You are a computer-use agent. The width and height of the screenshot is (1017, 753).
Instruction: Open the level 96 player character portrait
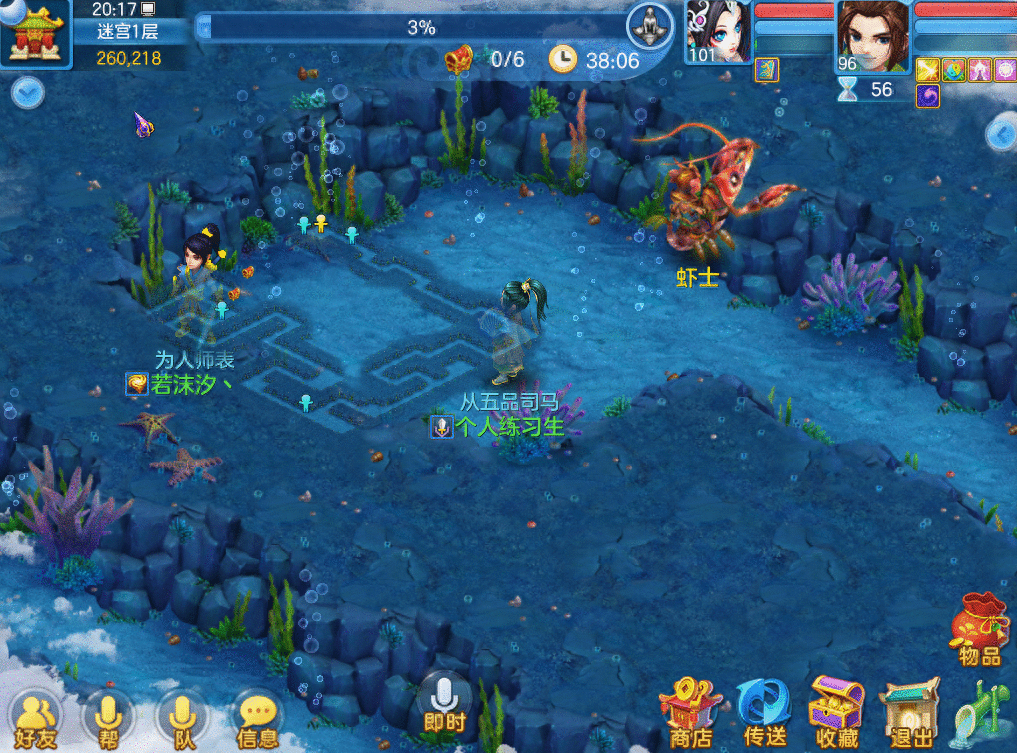[873, 35]
